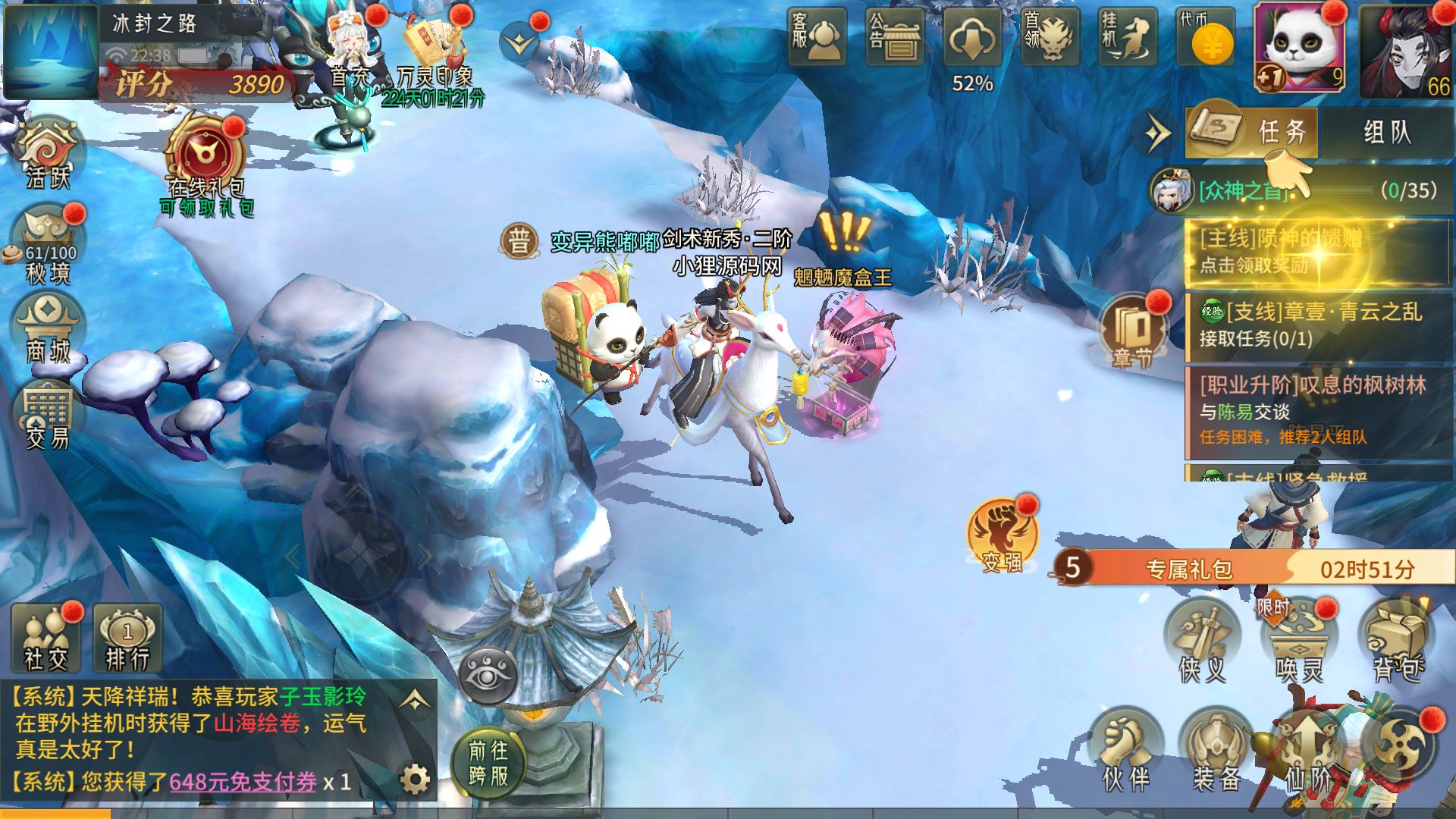Screen dimensions: 1456x819
Task: Toggle 挂机 auto-battle mode
Action: point(1128,36)
